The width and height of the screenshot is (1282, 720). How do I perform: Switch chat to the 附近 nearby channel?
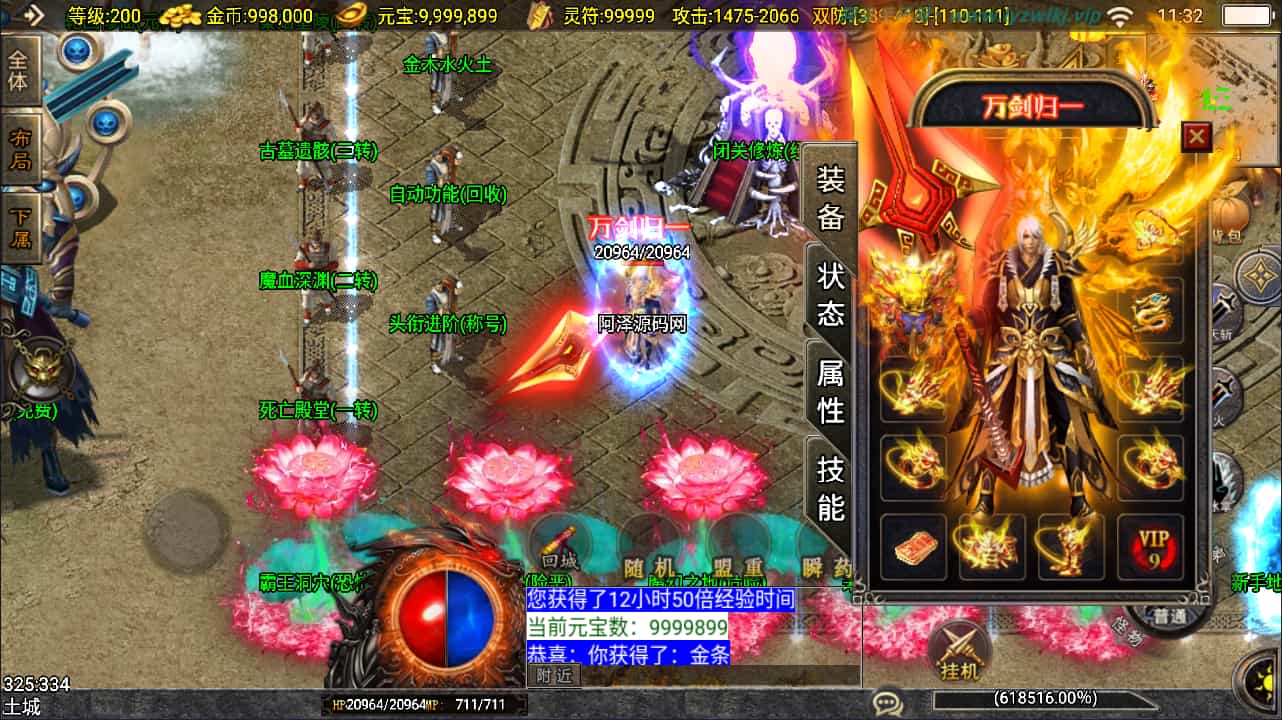point(553,675)
